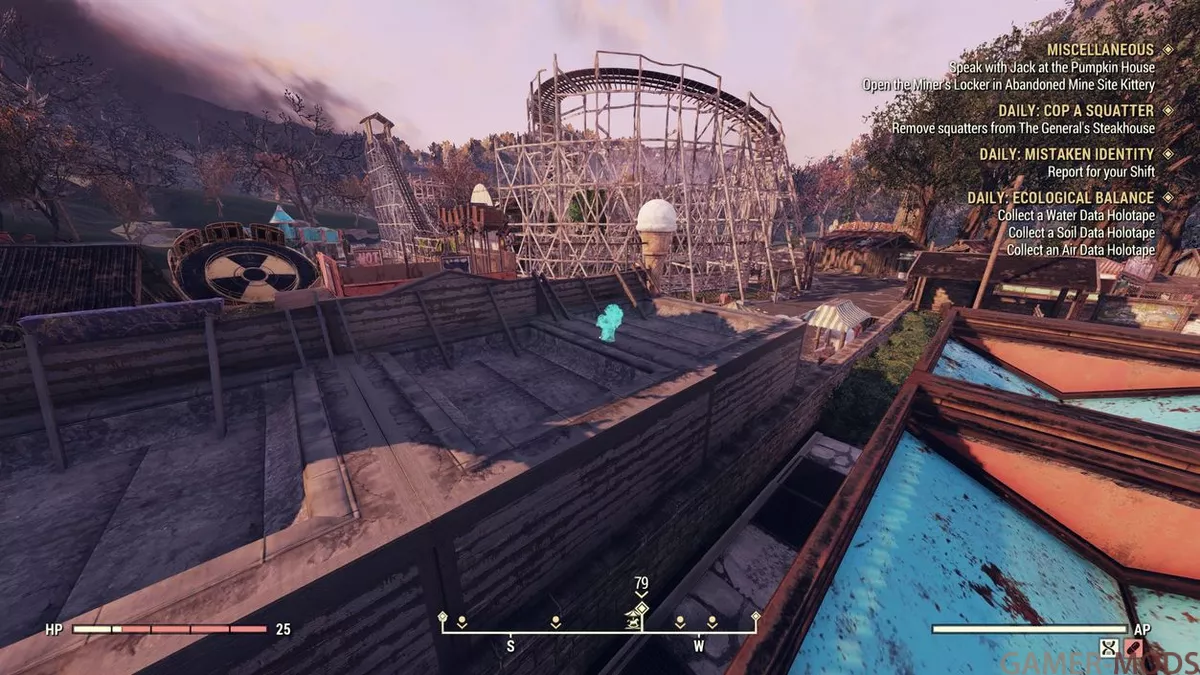
Task: Select the Miscellaneous quest header
Action: click(1100, 49)
